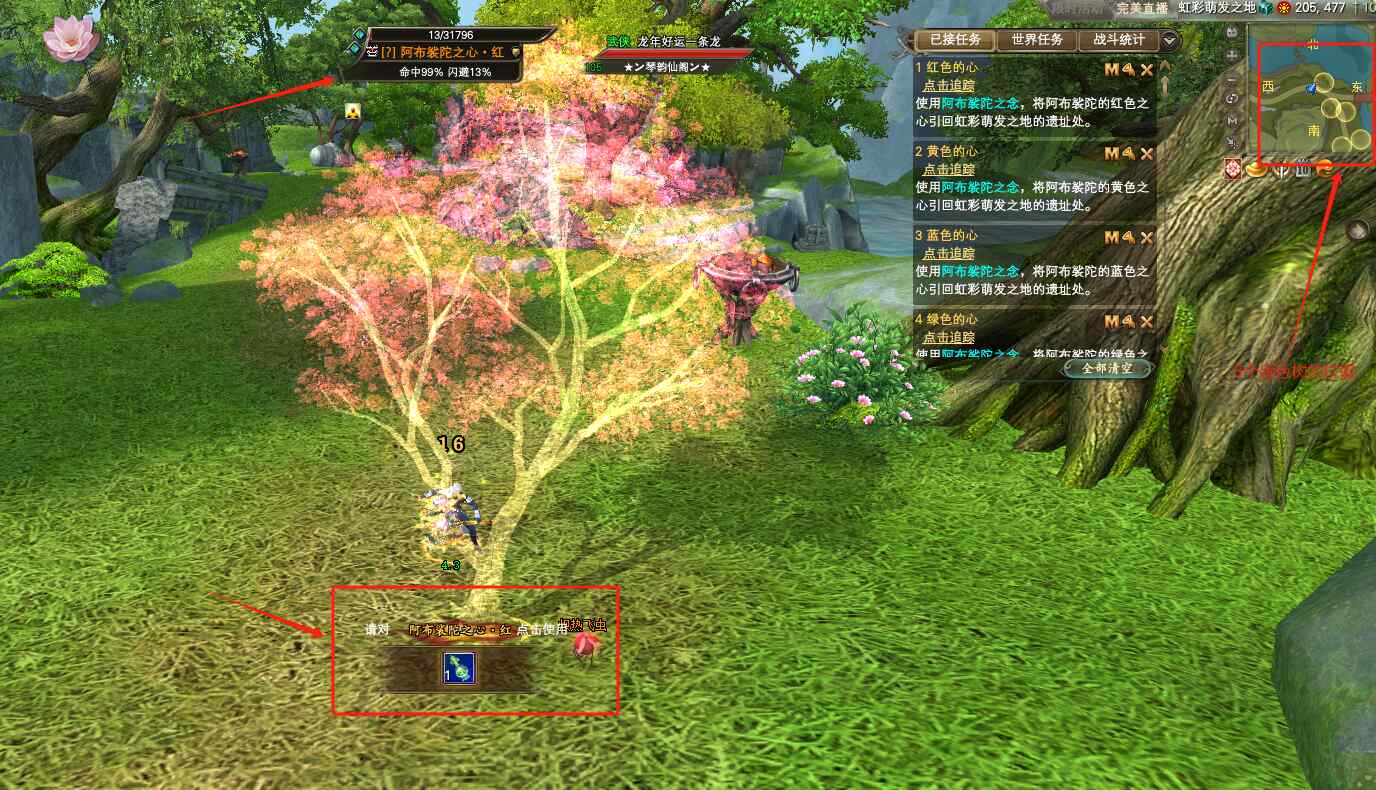Clear all tracked quests with 全部清空
Screen dimensions: 1376x790
click(x=1106, y=368)
